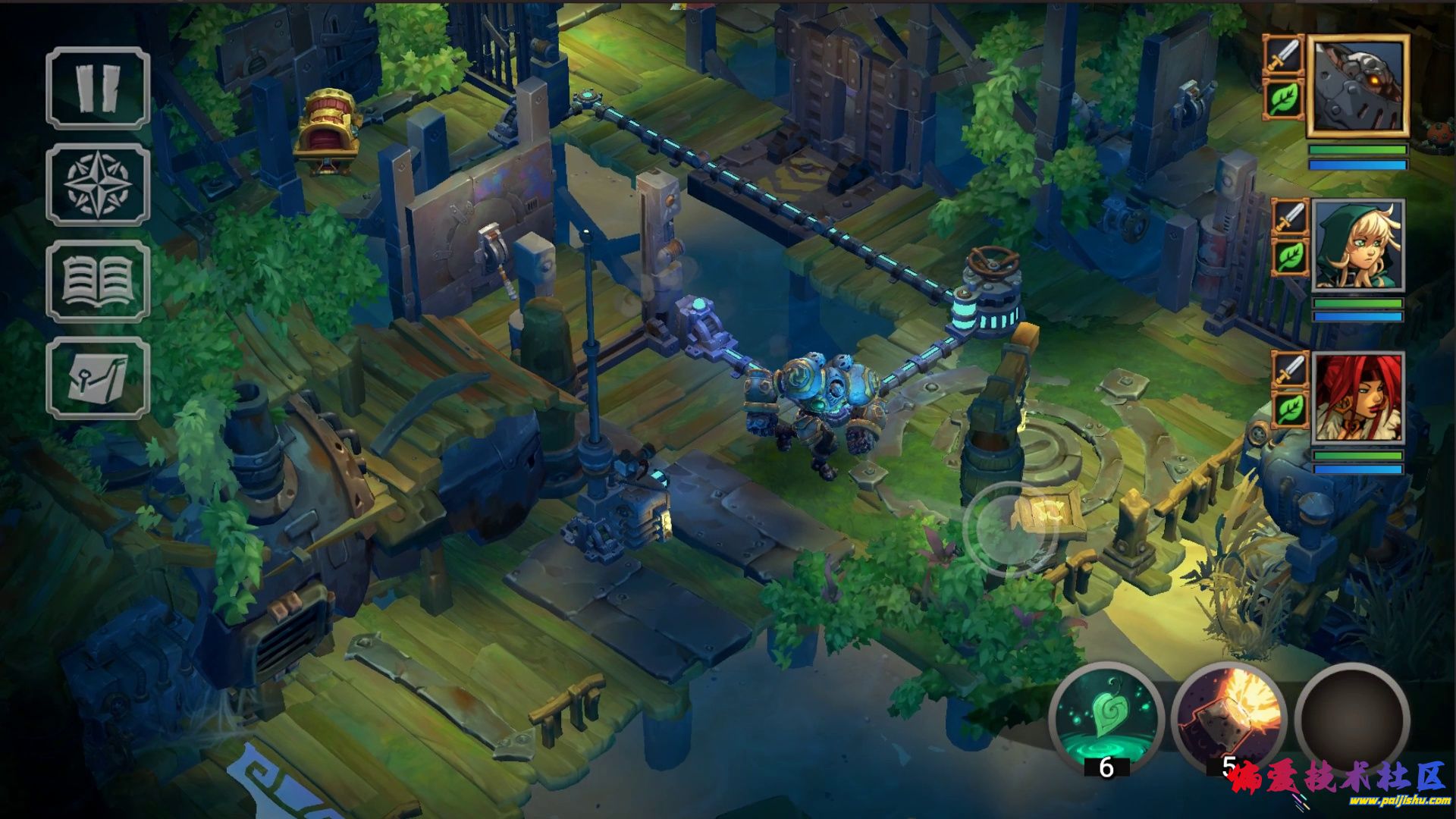1456x819 pixels.
Task: Click the red-haired hero's leaf icon
Action: tap(1291, 409)
